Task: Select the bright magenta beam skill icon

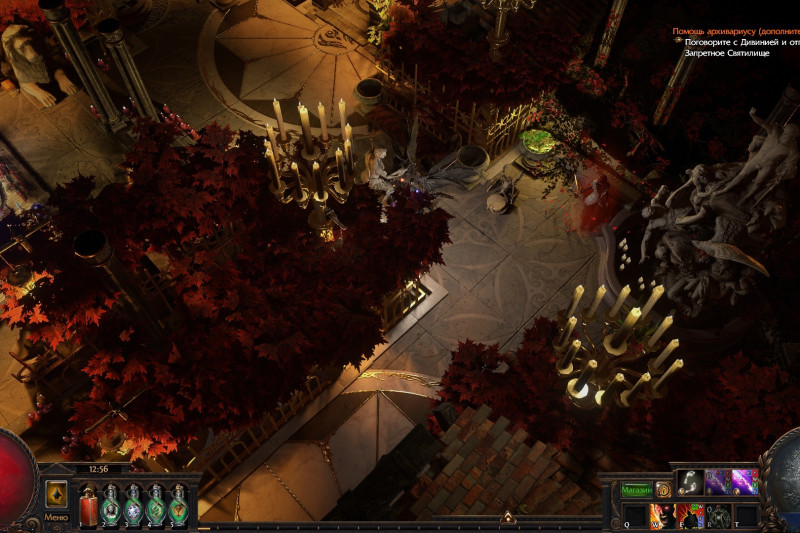Action: pyautogui.click(x=745, y=483)
